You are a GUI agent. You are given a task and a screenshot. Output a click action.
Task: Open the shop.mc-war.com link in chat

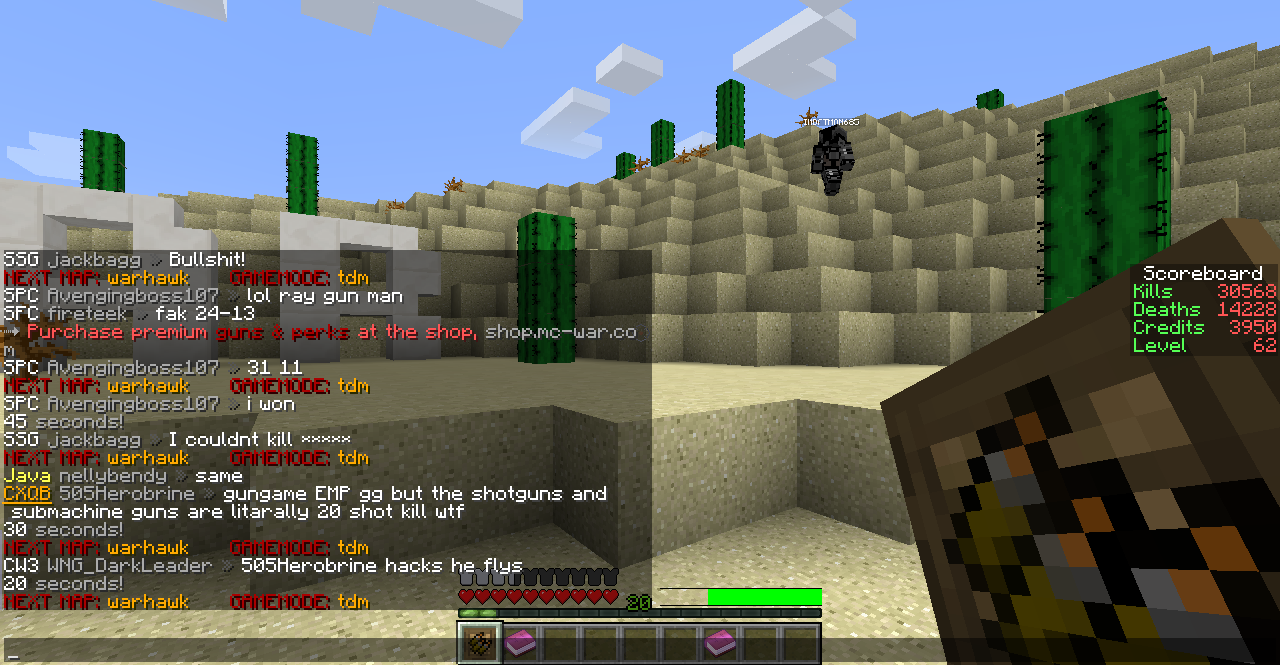tap(560, 332)
